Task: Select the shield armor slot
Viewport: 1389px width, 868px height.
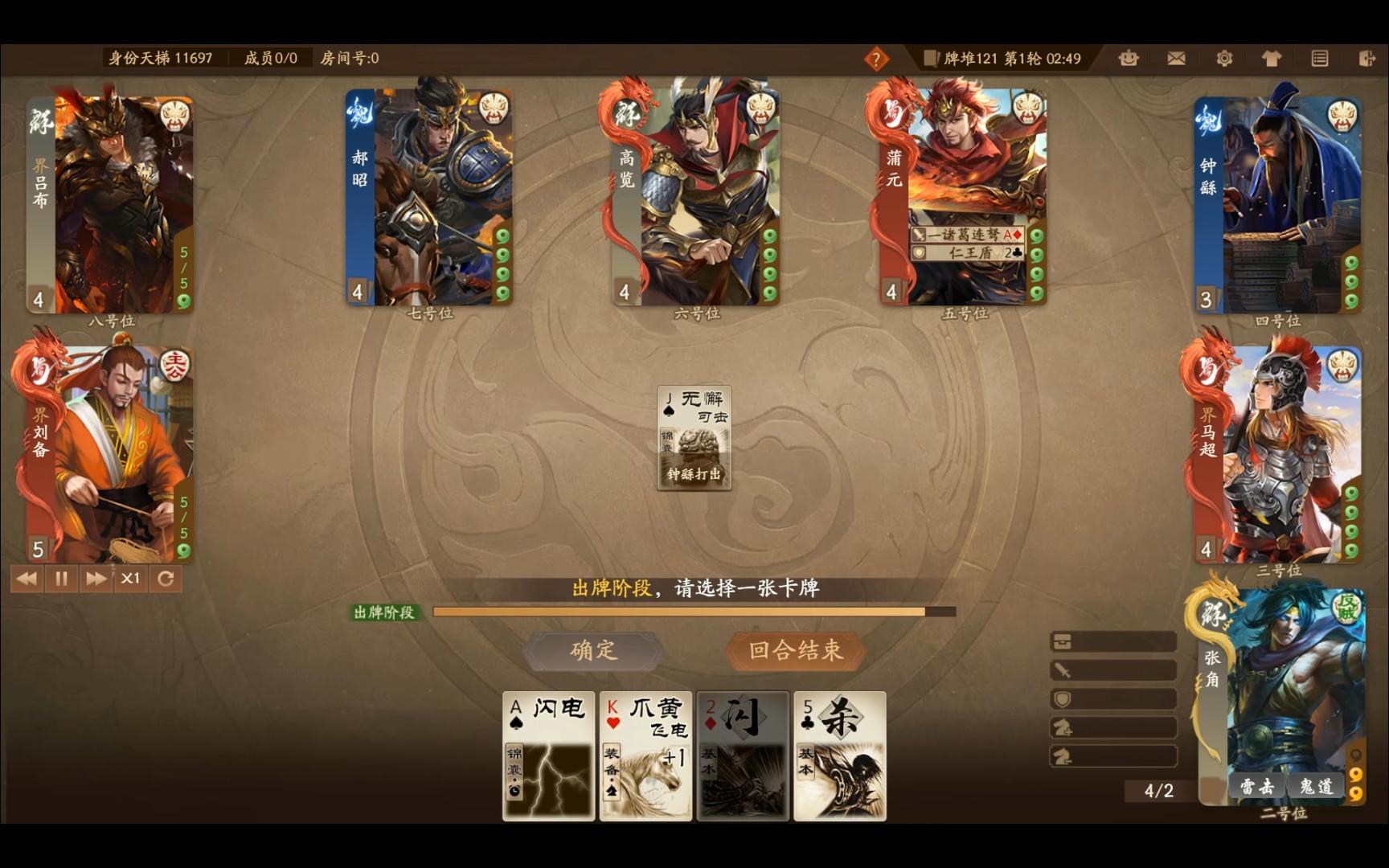Action: [x=1113, y=698]
